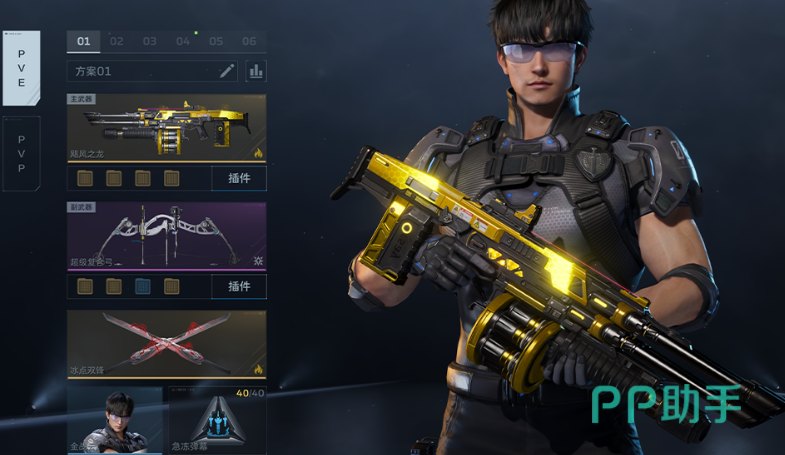Click the pencil icon to rename 方案01
The image size is (785, 455).
(x=227, y=71)
